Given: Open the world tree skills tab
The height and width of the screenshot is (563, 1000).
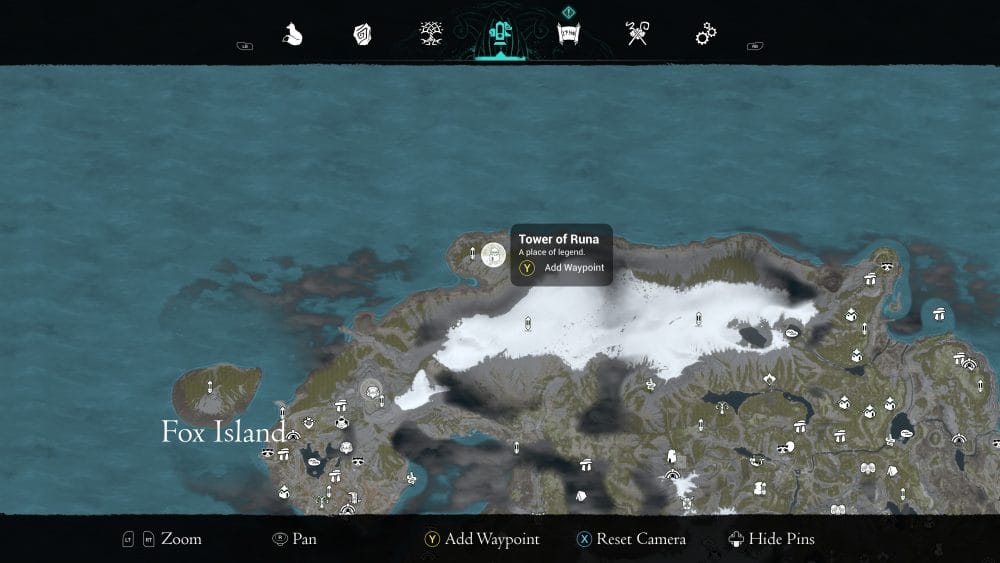Looking at the screenshot, I should pos(432,35).
